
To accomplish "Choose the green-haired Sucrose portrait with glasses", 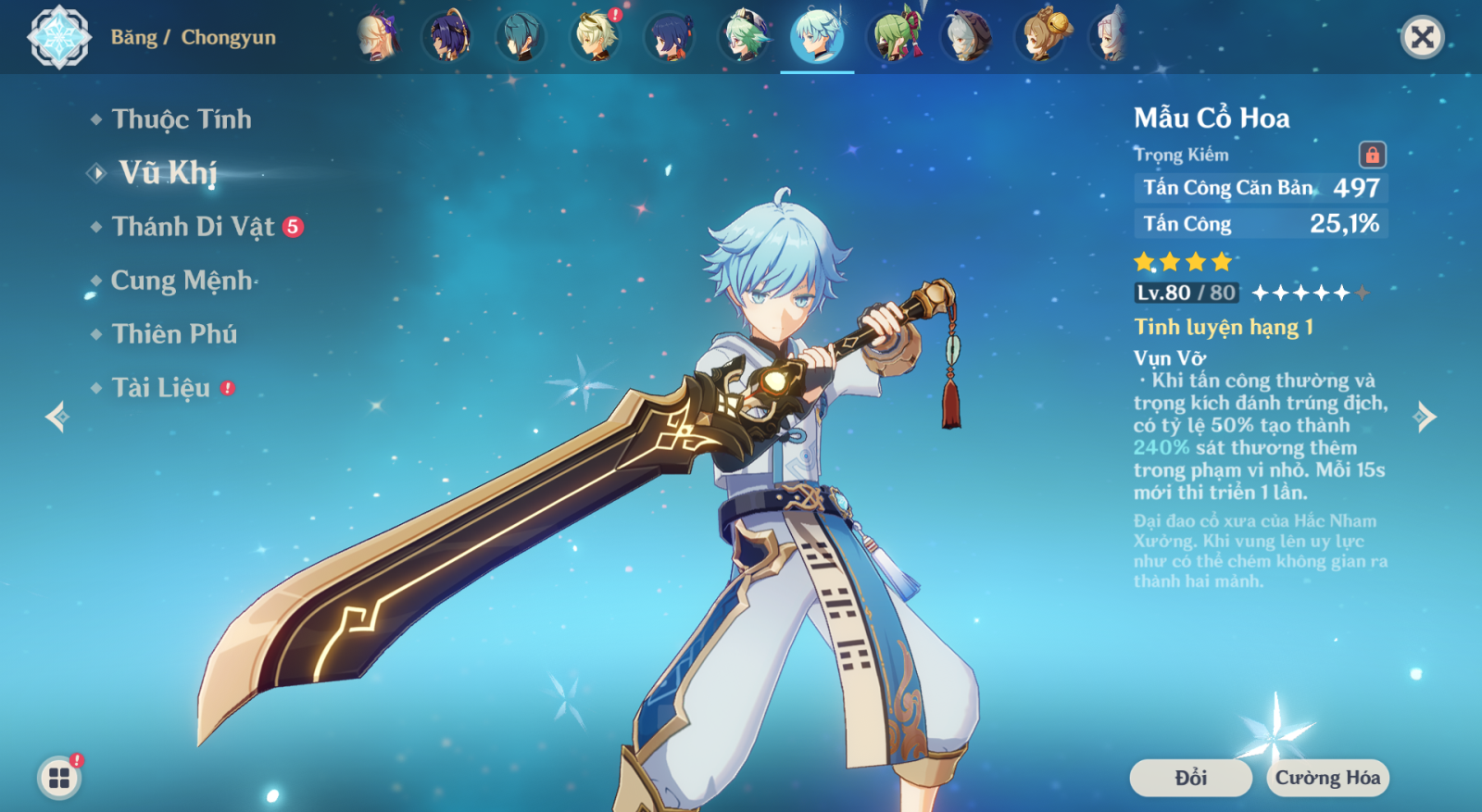I will pyautogui.click(x=744, y=37).
